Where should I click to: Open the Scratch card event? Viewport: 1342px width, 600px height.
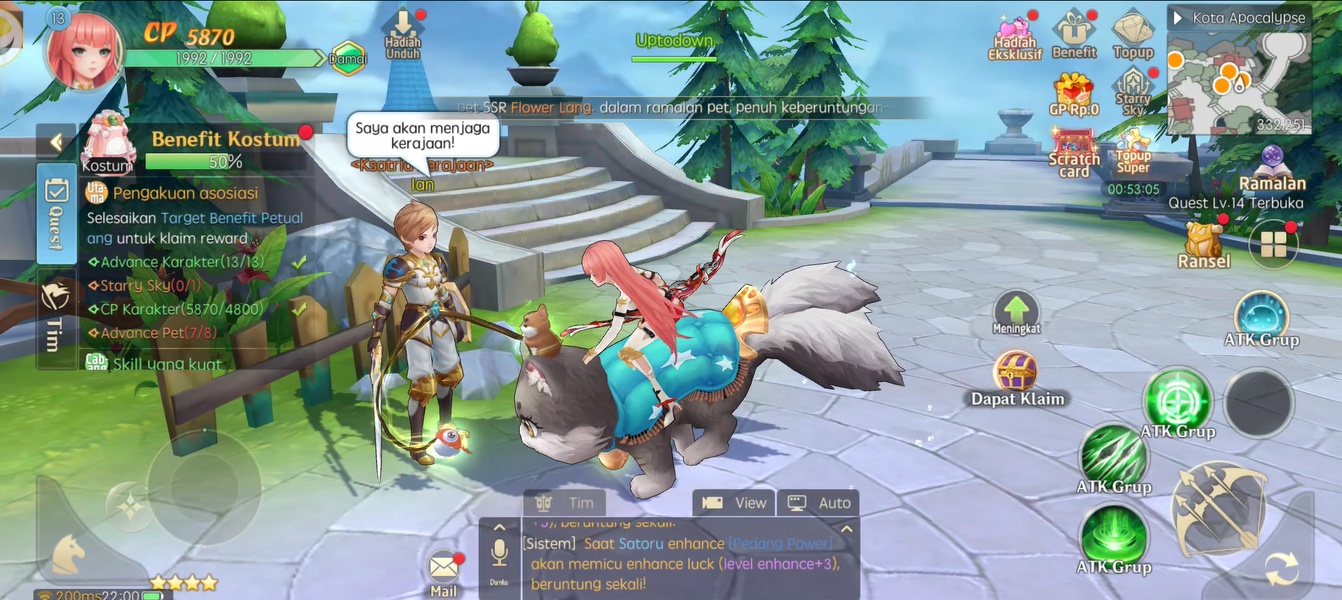pos(1074,152)
